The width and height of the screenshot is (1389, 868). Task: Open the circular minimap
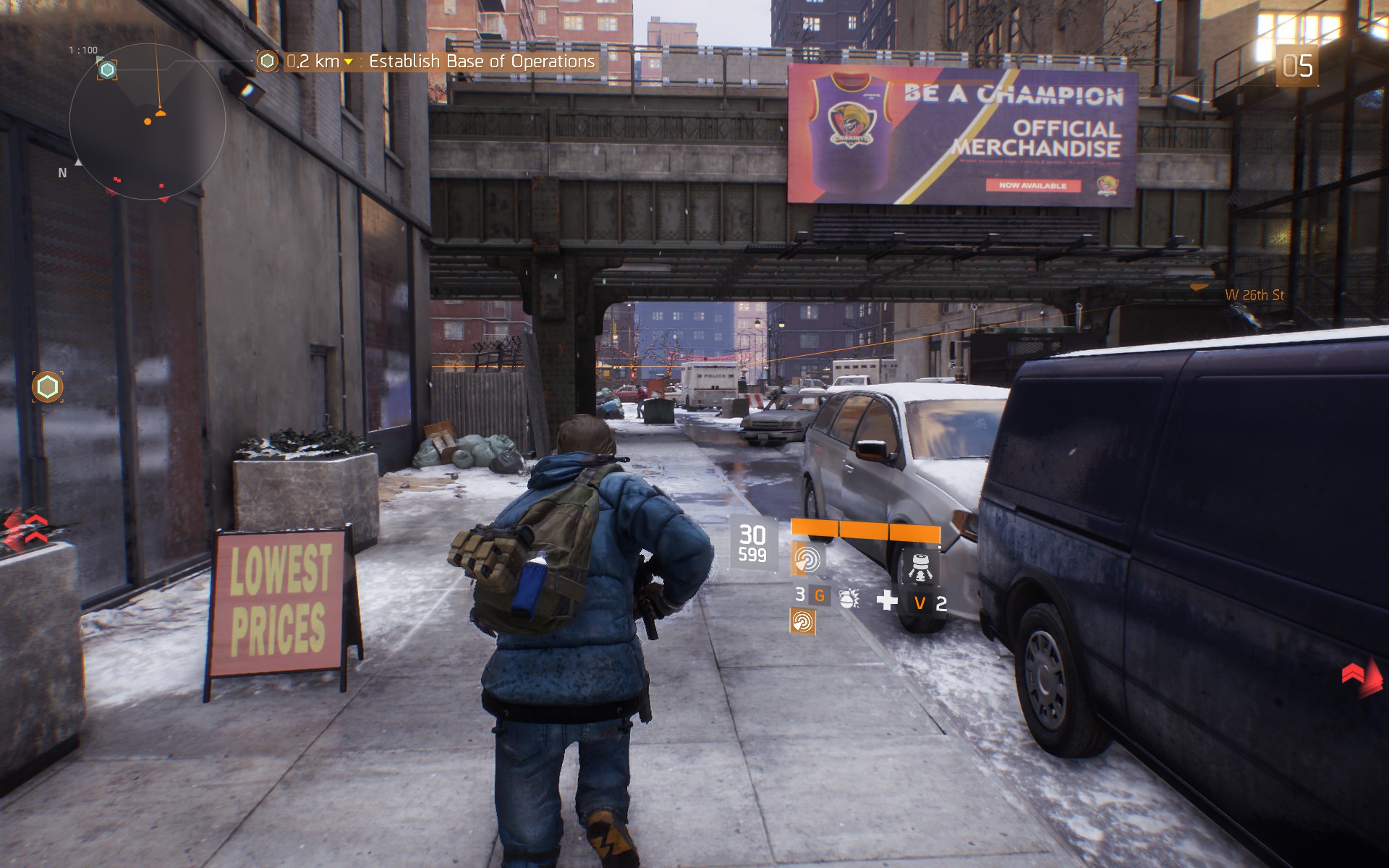pos(147,122)
